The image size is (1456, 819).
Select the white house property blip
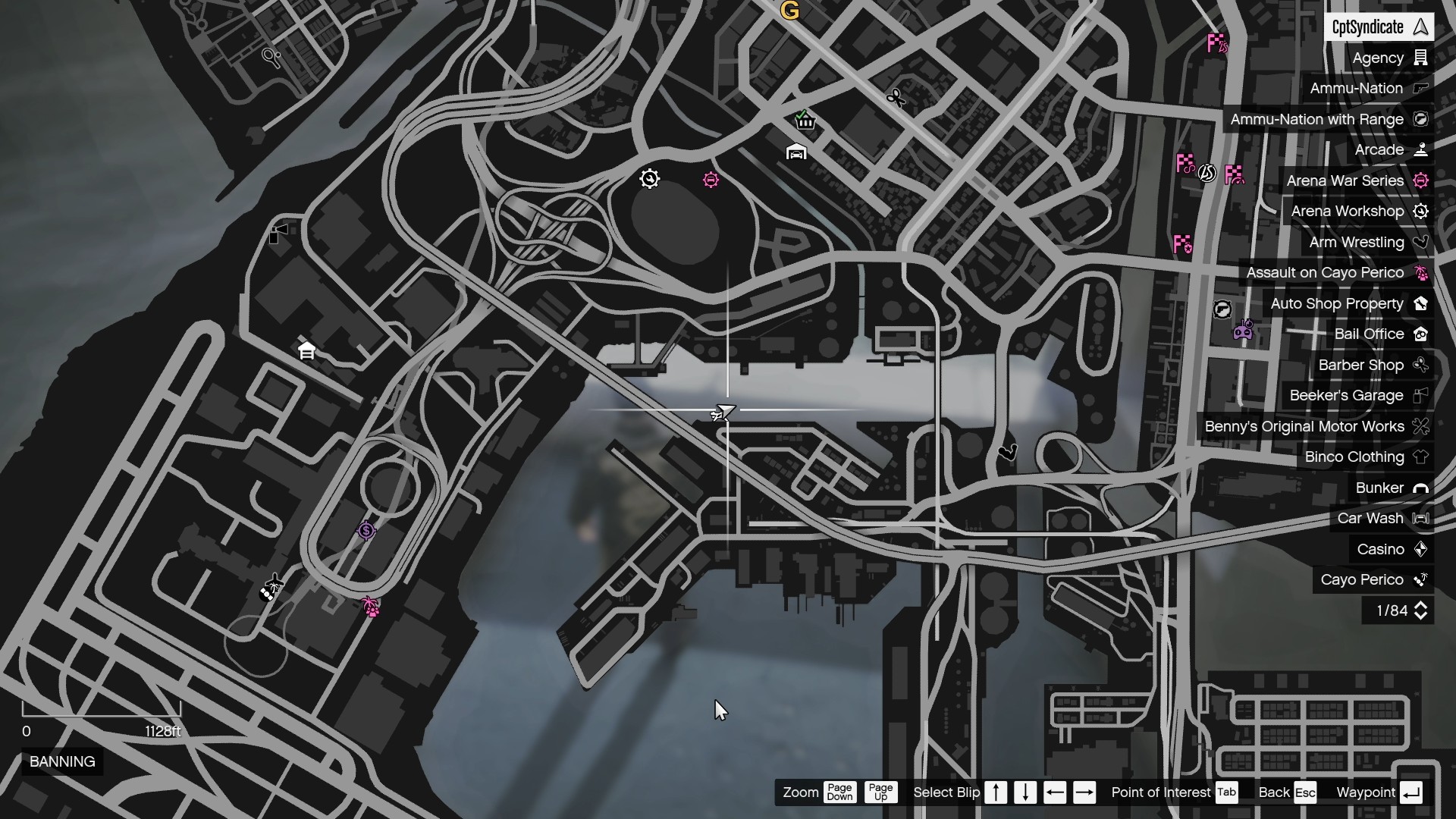[x=306, y=350]
